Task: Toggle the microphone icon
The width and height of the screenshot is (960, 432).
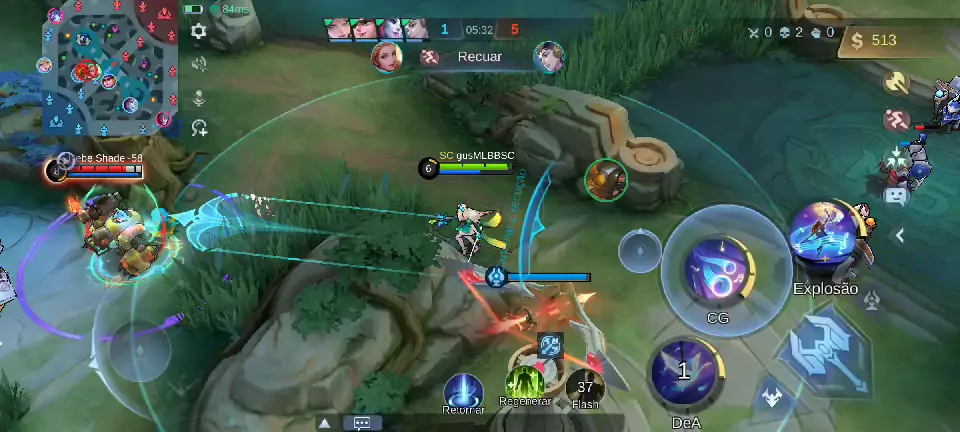Action: click(x=199, y=97)
